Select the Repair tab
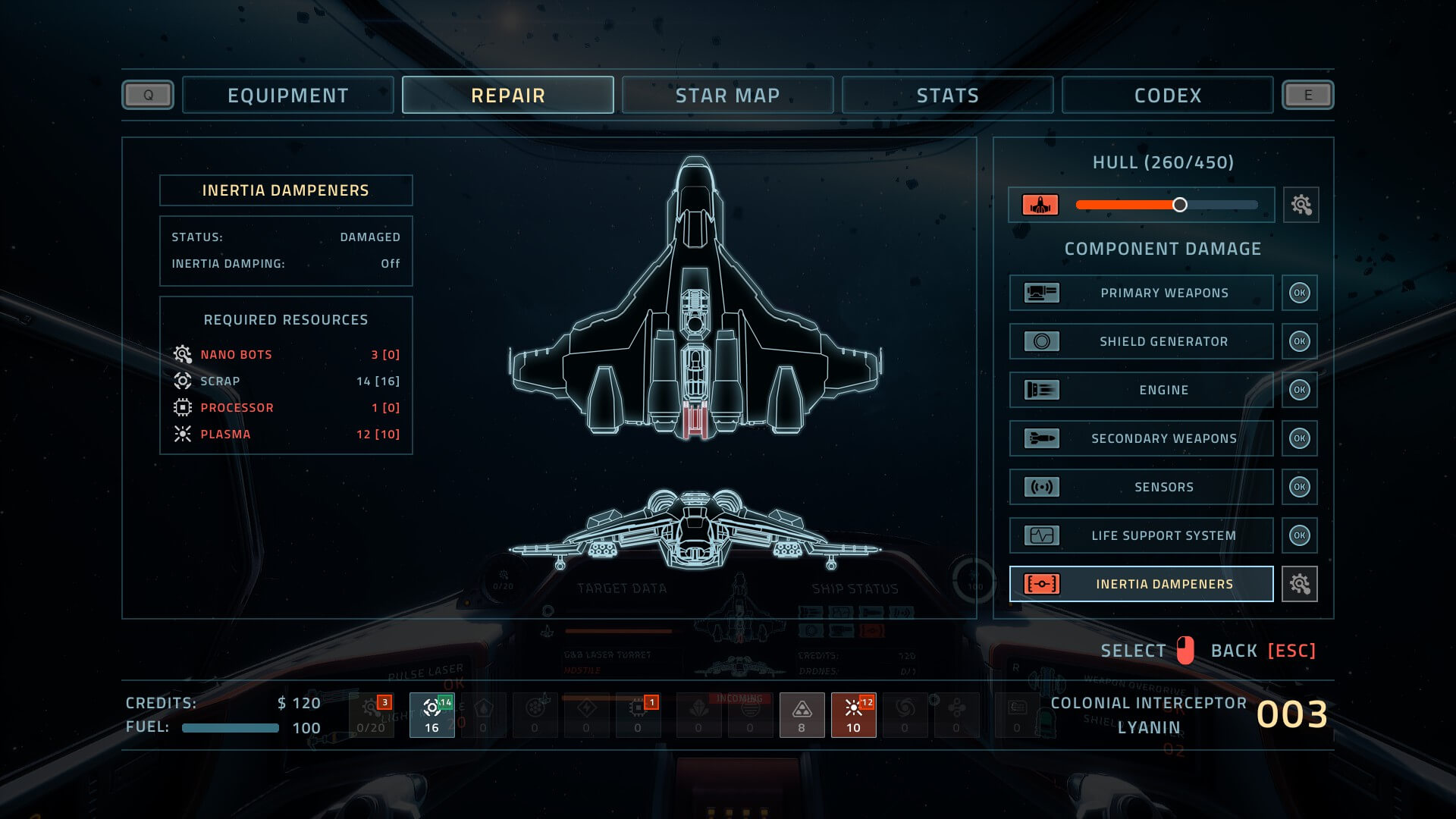Viewport: 1456px width, 819px height. coord(508,95)
